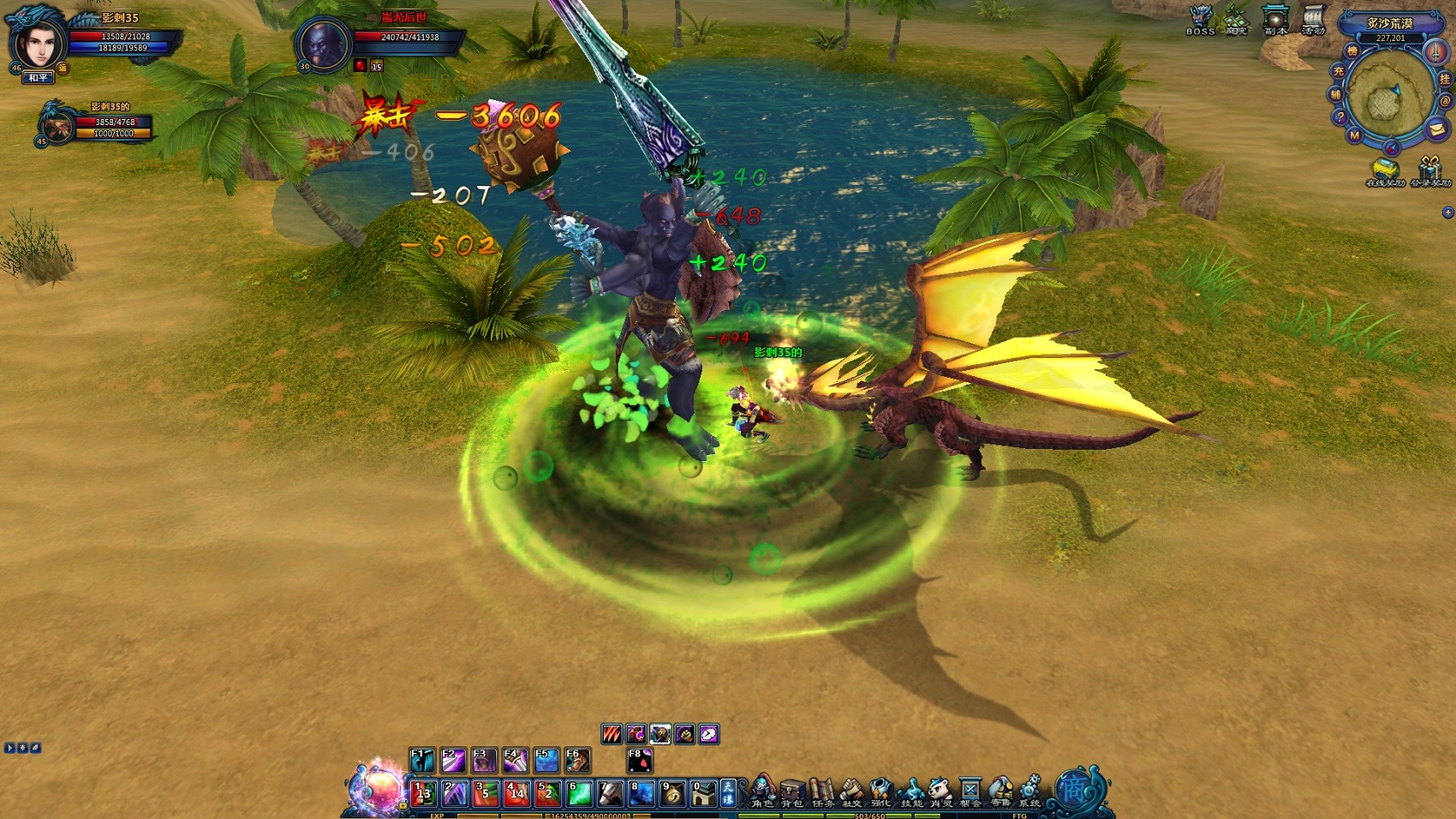Viewport: 1456px width, 819px height.
Task: Toggle the 挂 auto-combat button
Action: coord(1445,79)
